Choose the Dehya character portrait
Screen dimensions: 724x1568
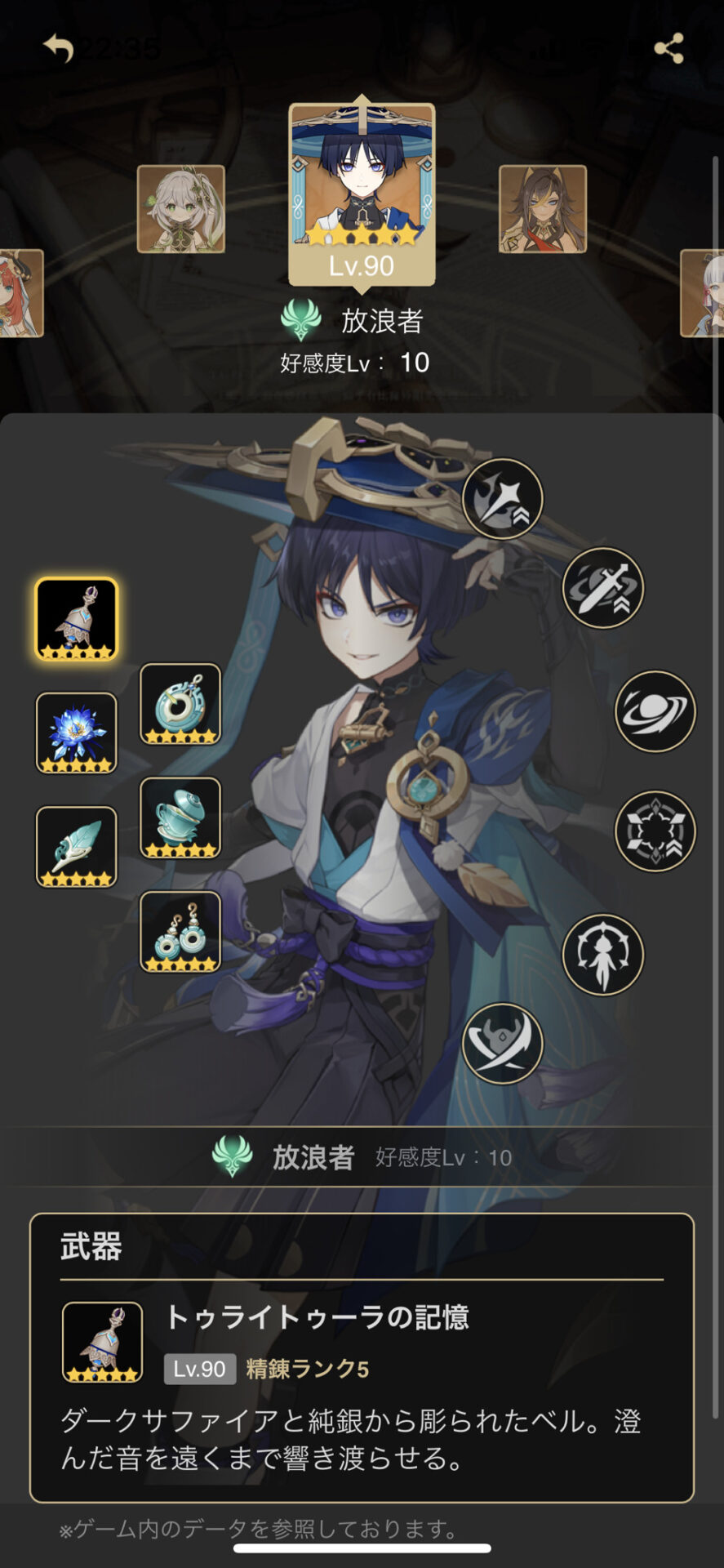point(543,209)
